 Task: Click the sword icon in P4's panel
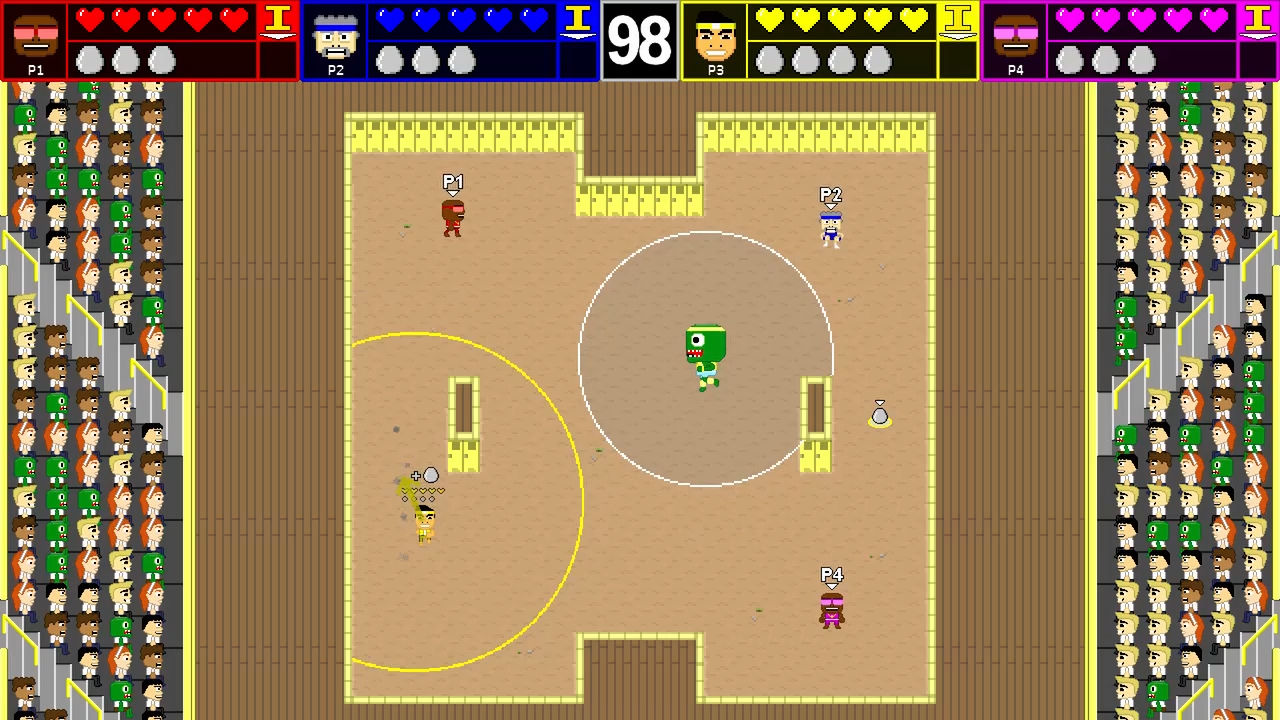pyautogui.click(x=1256, y=20)
